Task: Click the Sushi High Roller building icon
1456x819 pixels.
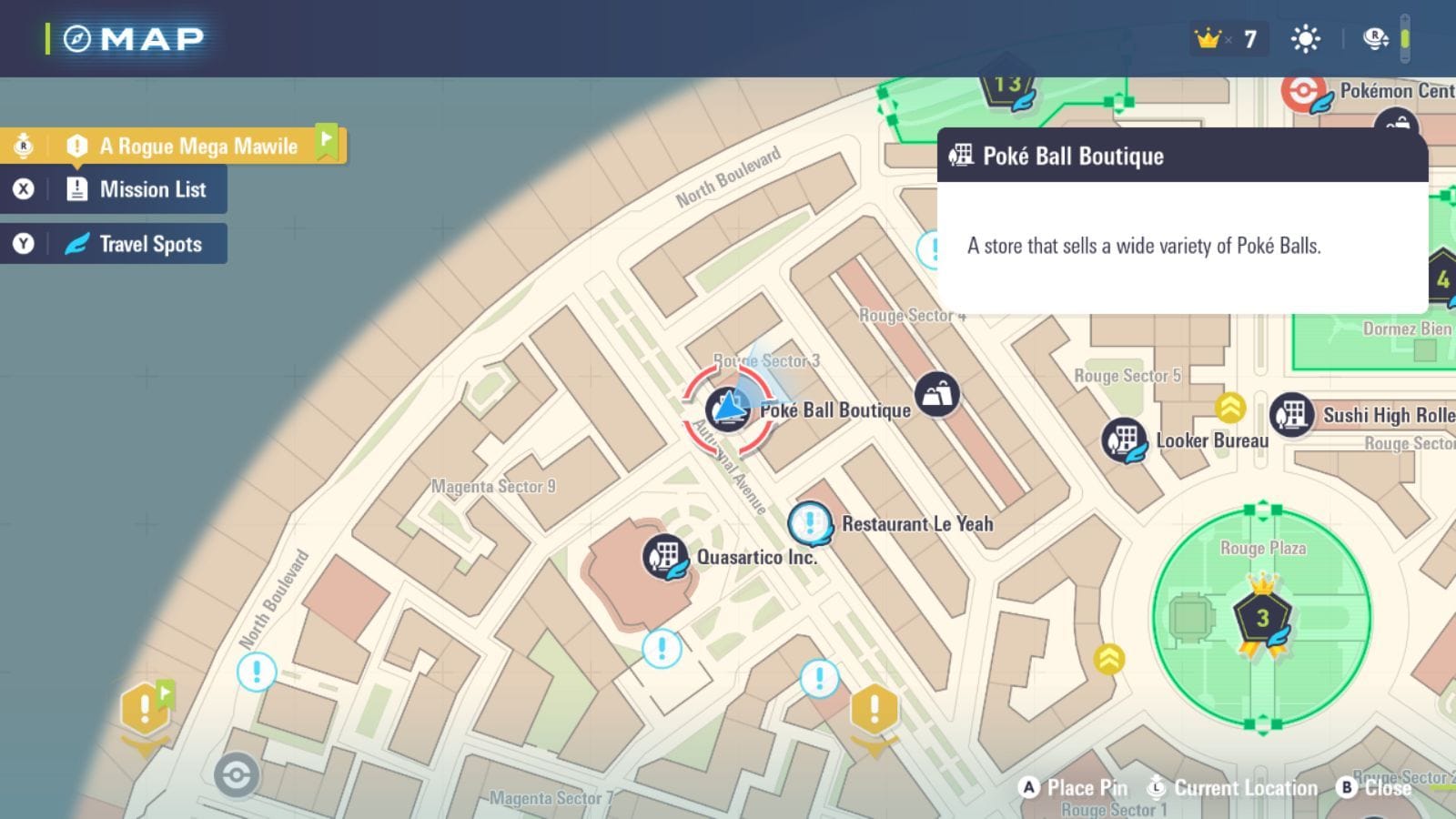Action: point(1293,416)
